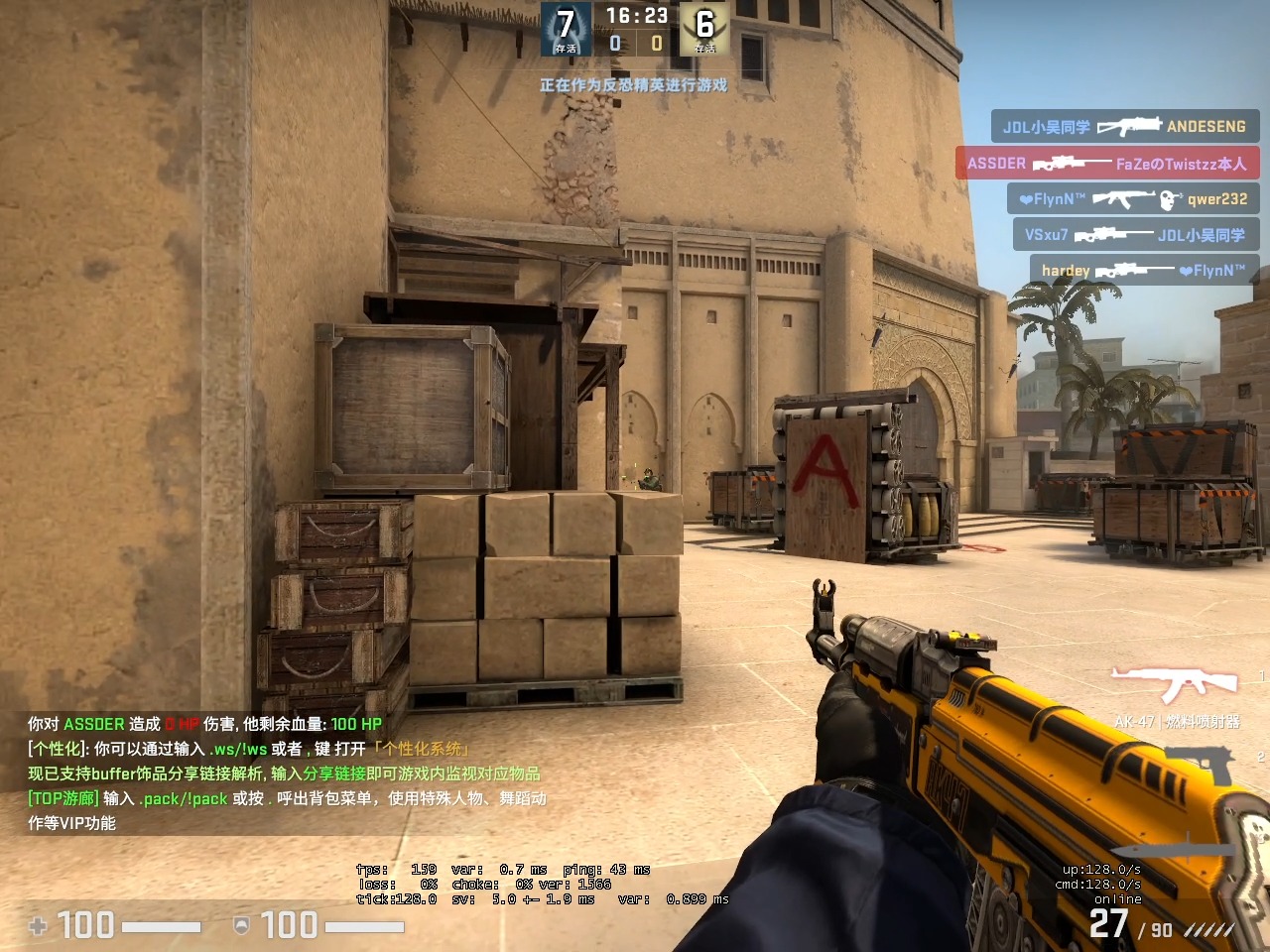Click the AK-47 icon beside FlynN in the killfeed
Viewport: 1270px width, 952px height.
point(1124,199)
